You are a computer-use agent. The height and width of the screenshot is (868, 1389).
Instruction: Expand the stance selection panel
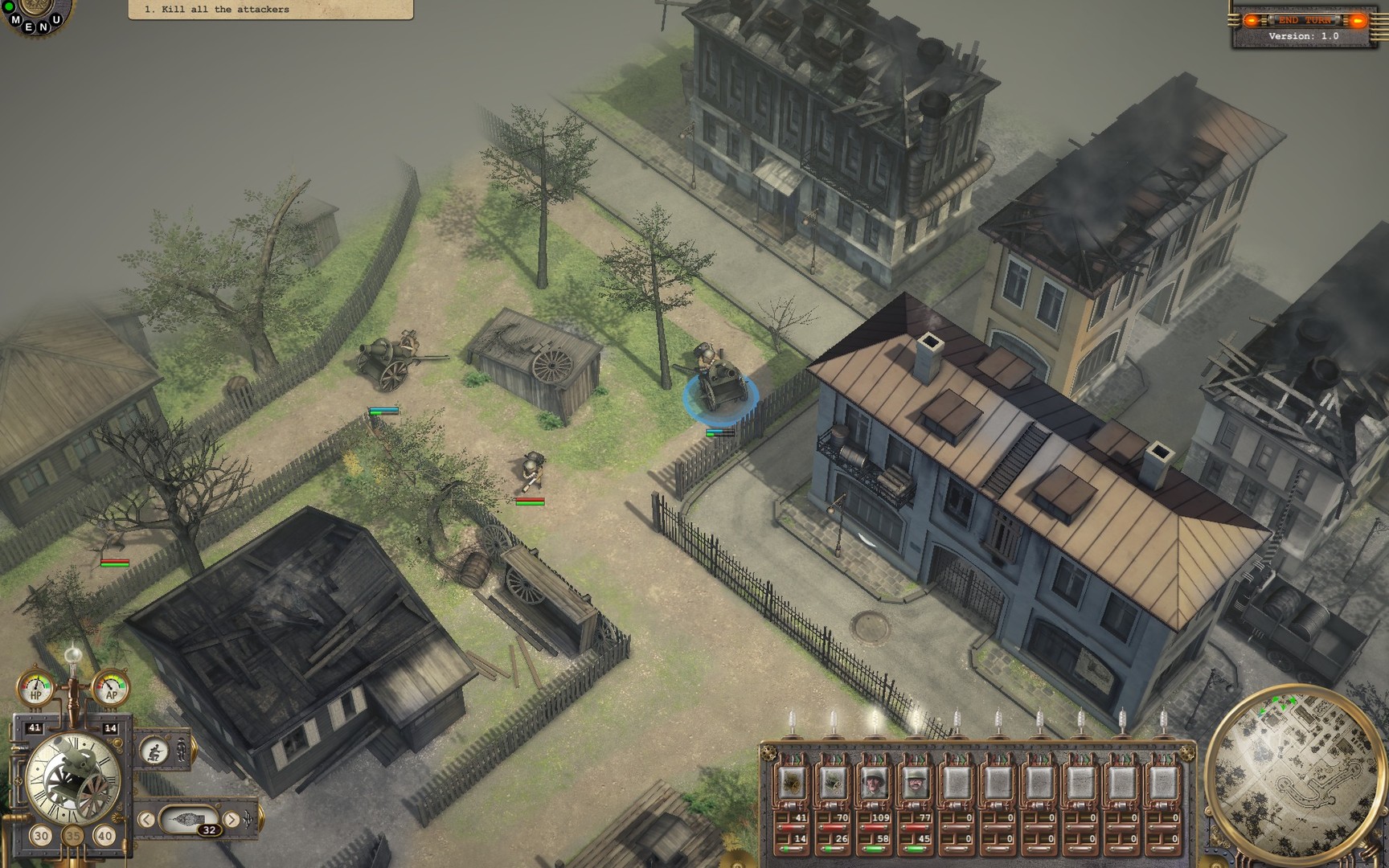195,749
